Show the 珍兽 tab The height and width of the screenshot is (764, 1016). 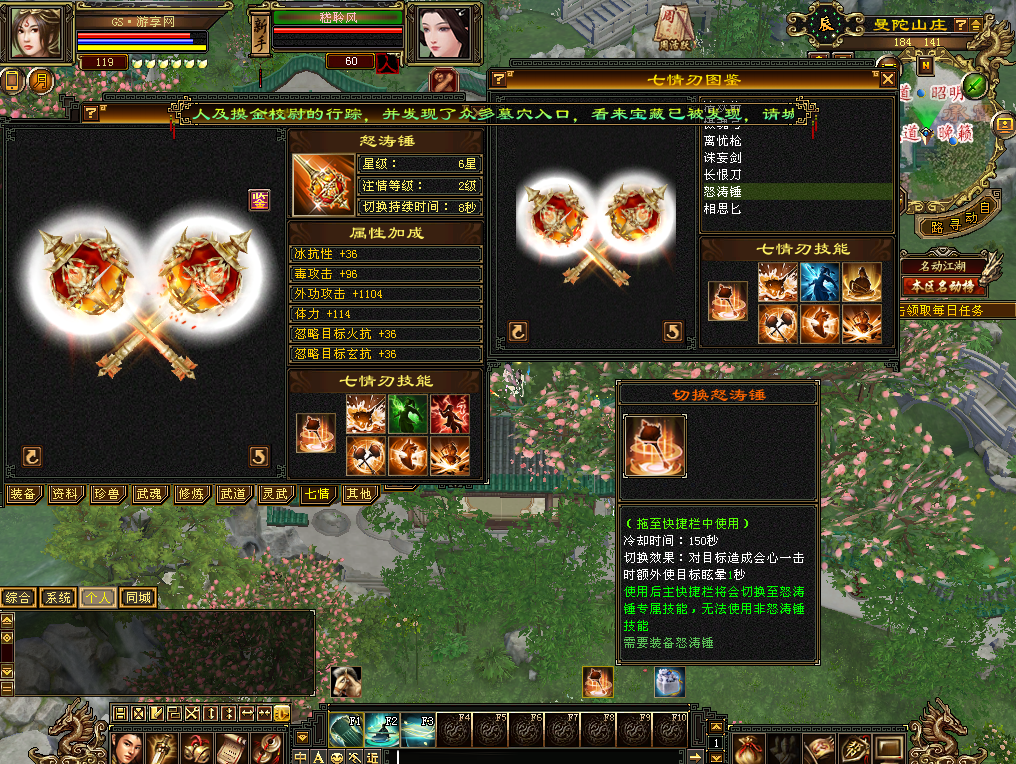click(x=107, y=494)
